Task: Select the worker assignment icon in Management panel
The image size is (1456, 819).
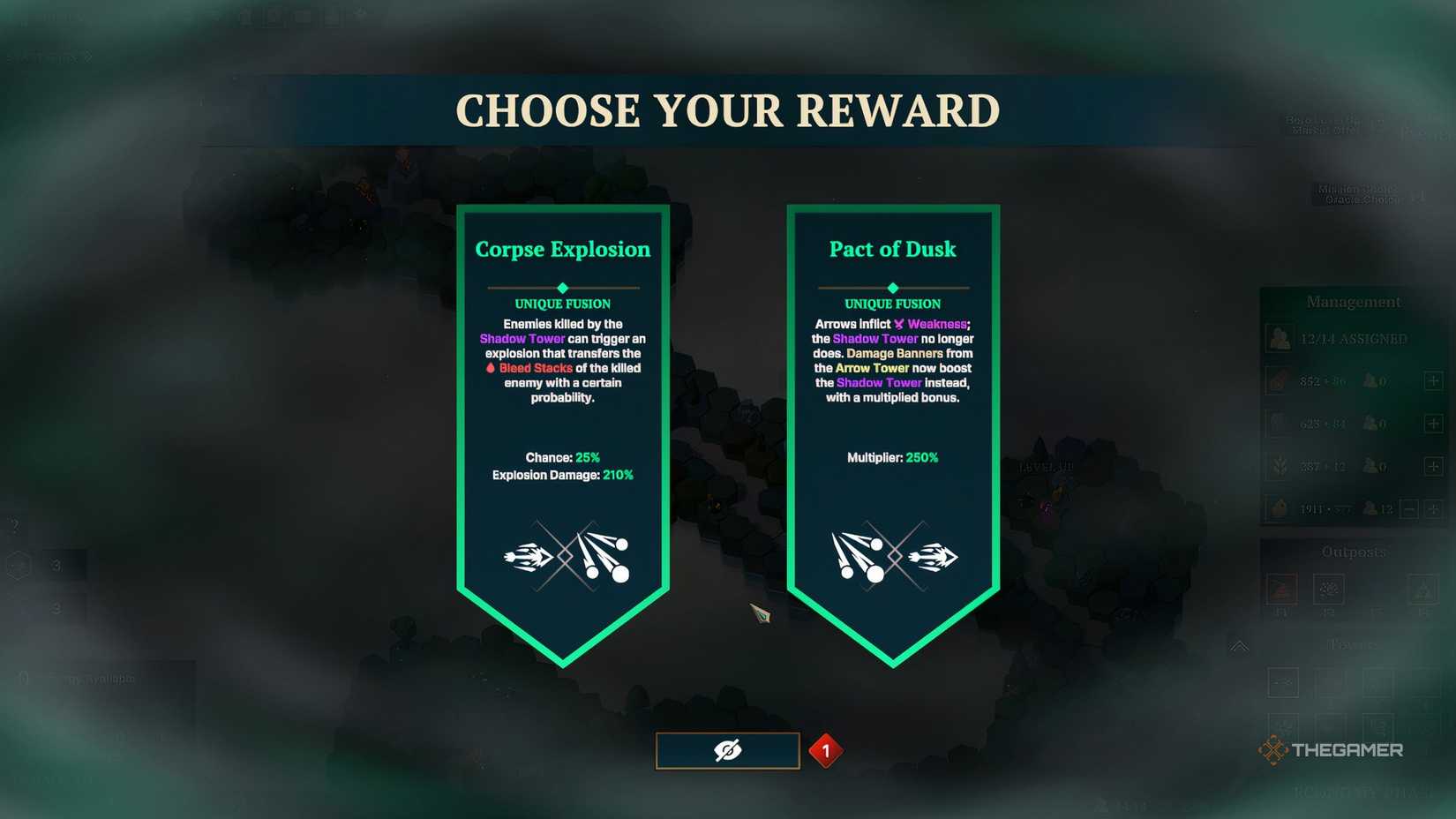Action: point(1277,338)
